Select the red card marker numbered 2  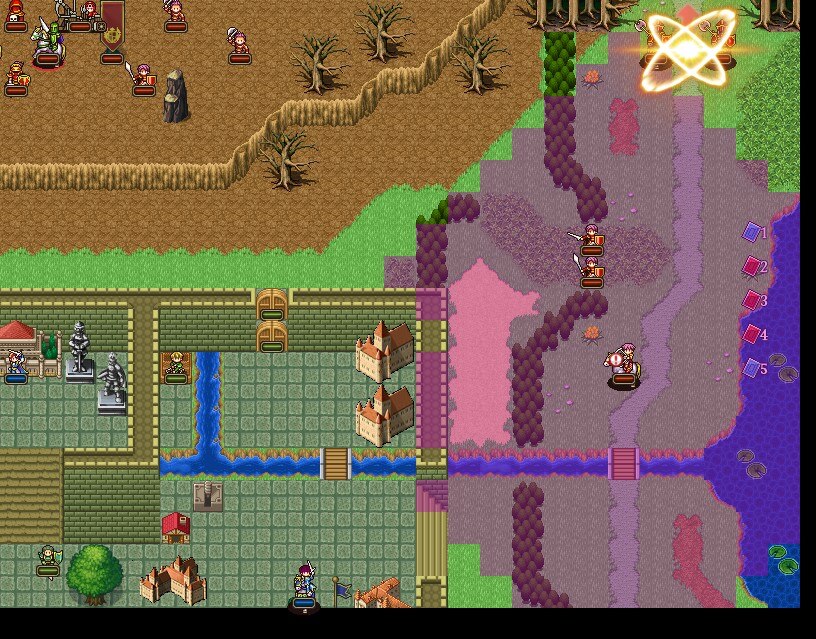pyautogui.click(x=752, y=266)
